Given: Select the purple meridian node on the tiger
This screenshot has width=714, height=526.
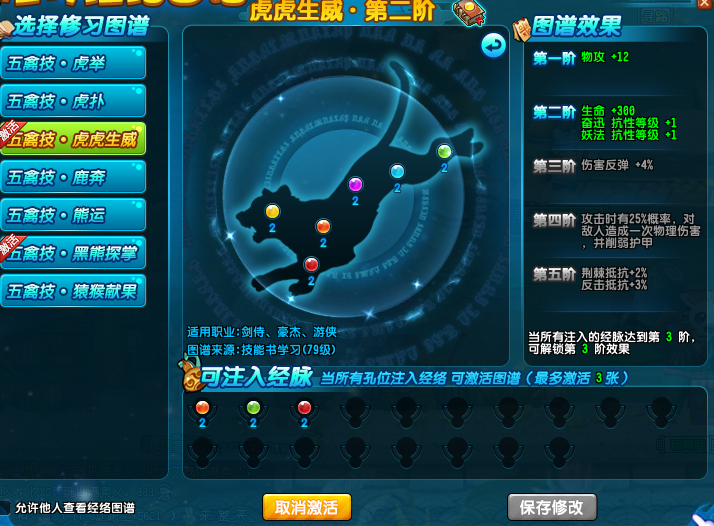Looking at the screenshot, I should click(x=354, y=184).
